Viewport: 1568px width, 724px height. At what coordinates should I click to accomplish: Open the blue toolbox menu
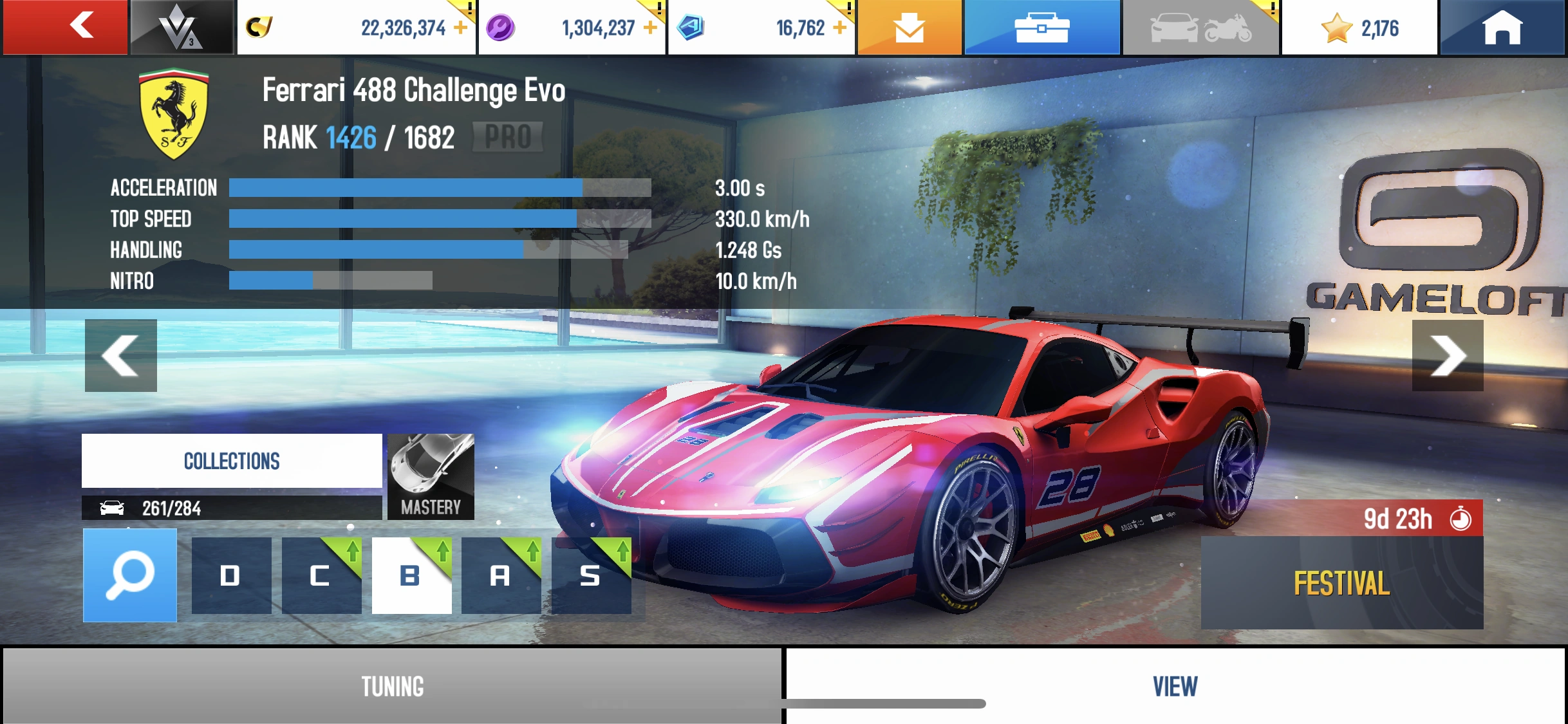1042,27
